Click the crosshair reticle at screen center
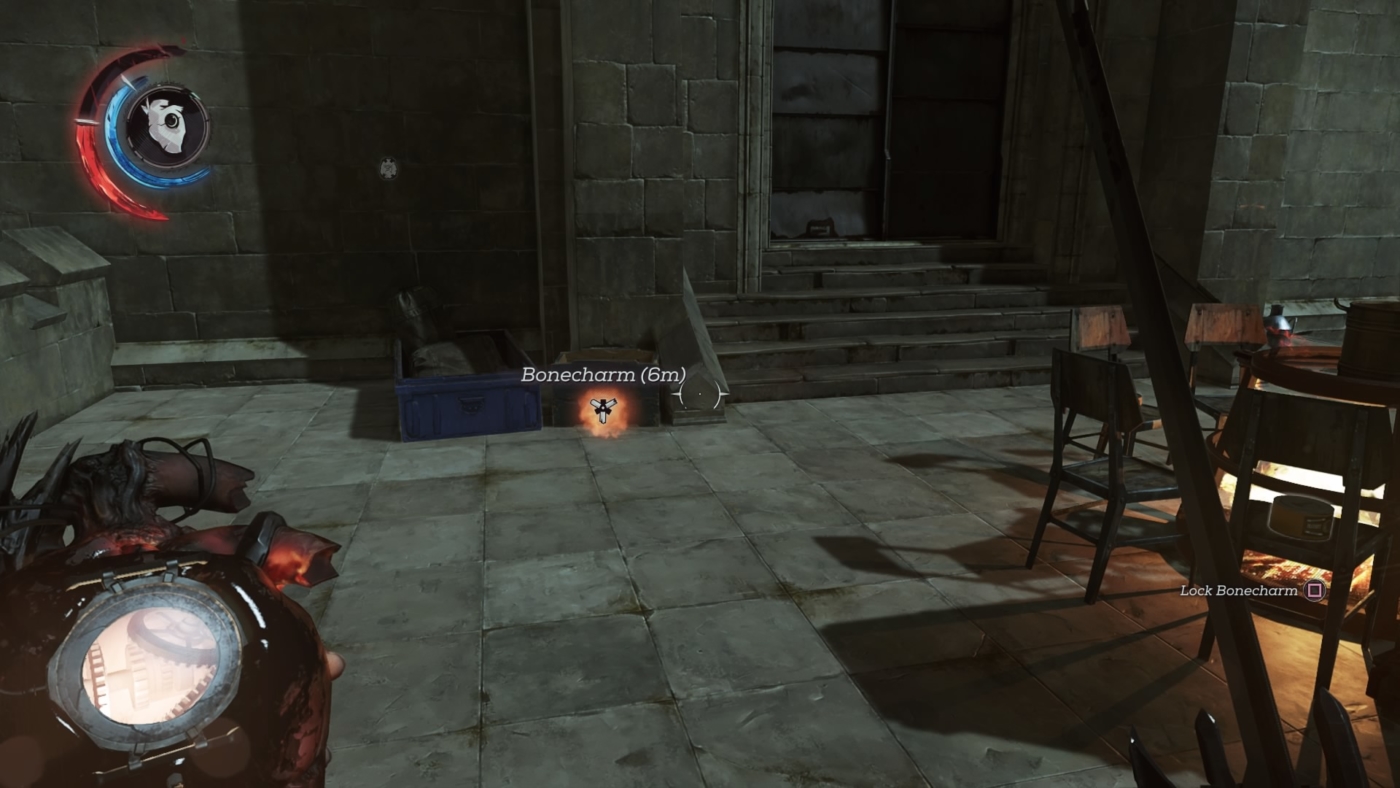The width and height of the screenshot is (1400, 788). point(698,395)
